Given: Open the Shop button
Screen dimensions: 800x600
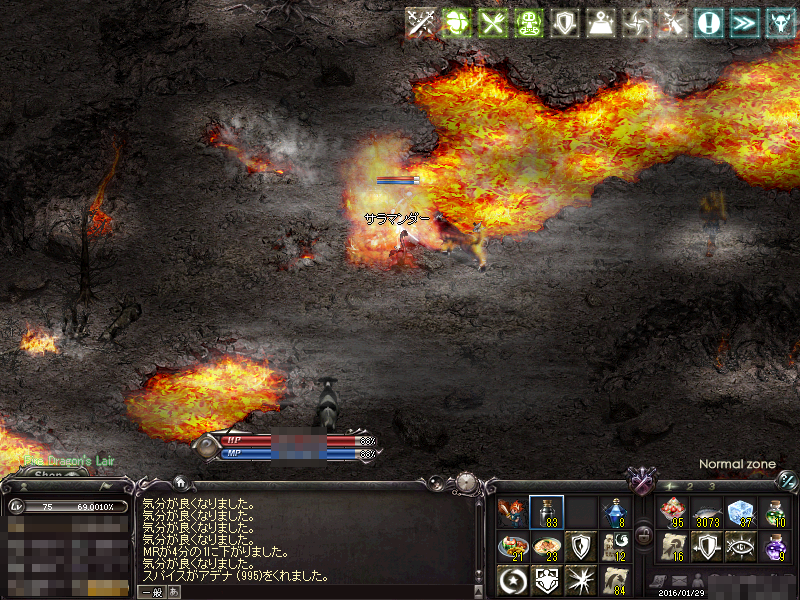Looking at the screenshot, I should 48,475.
